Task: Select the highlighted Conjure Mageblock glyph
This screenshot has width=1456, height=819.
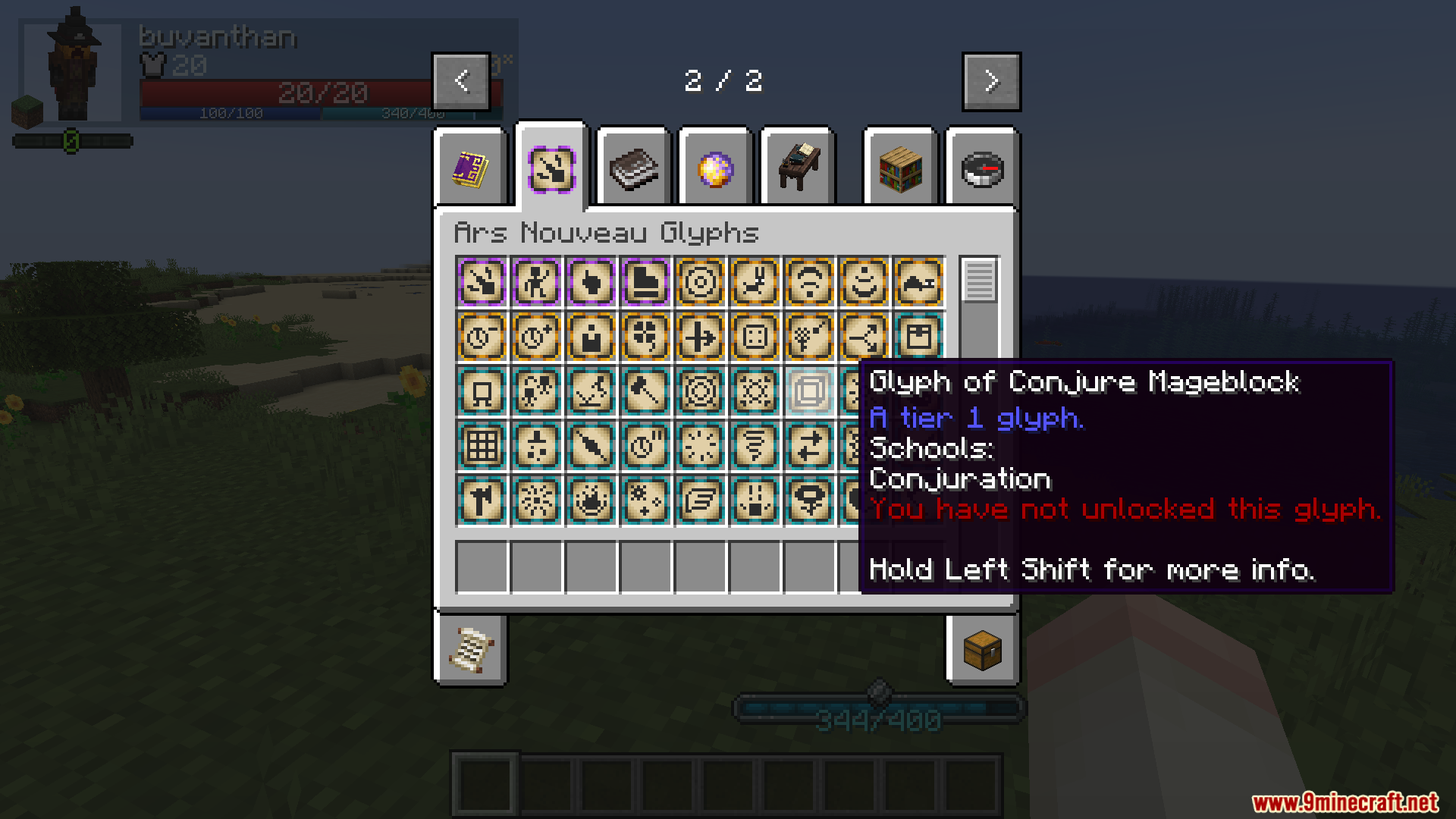Action: click(x=808, y=391)
